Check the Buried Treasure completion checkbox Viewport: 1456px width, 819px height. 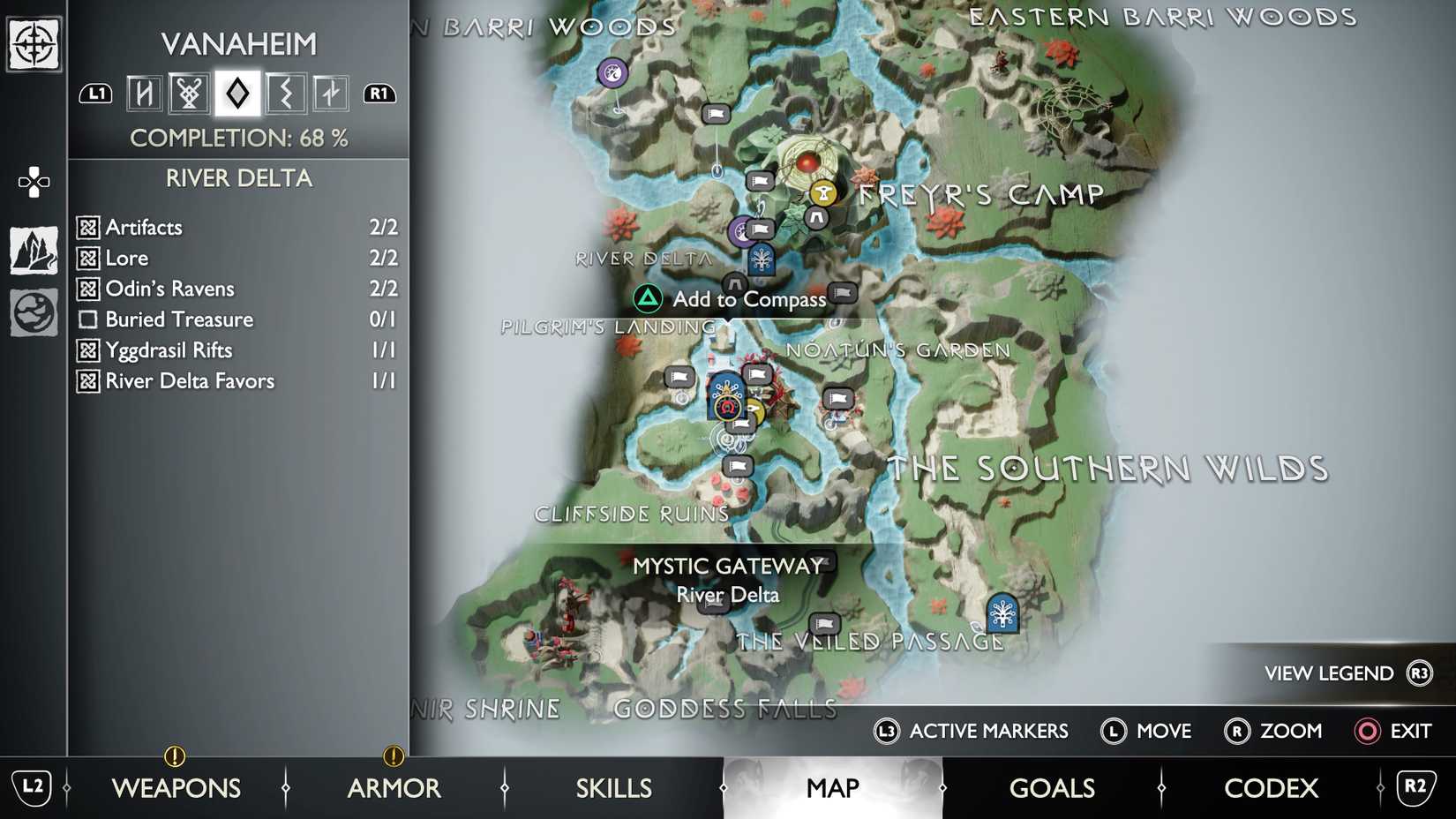(88, 319)
